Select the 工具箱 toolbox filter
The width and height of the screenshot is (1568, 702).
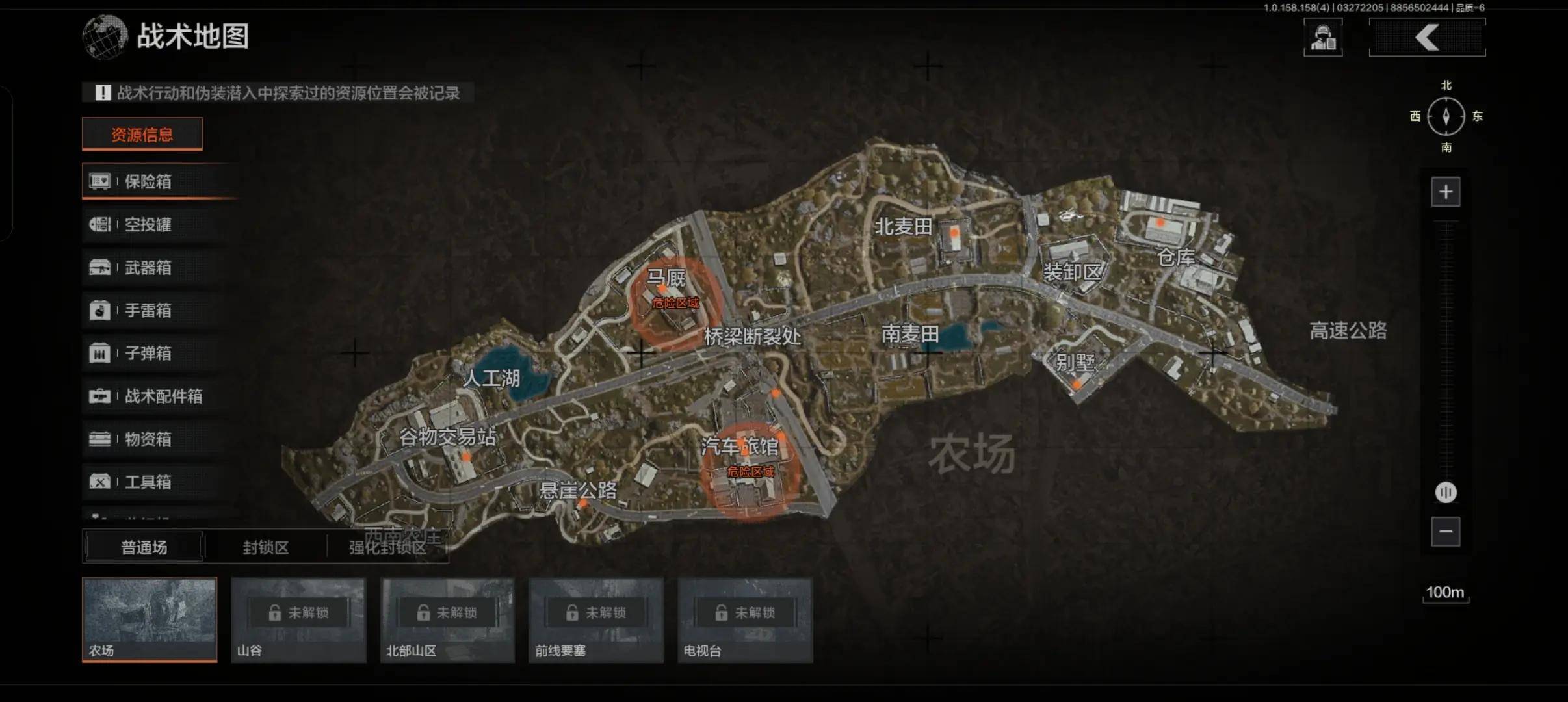[101, 482]
